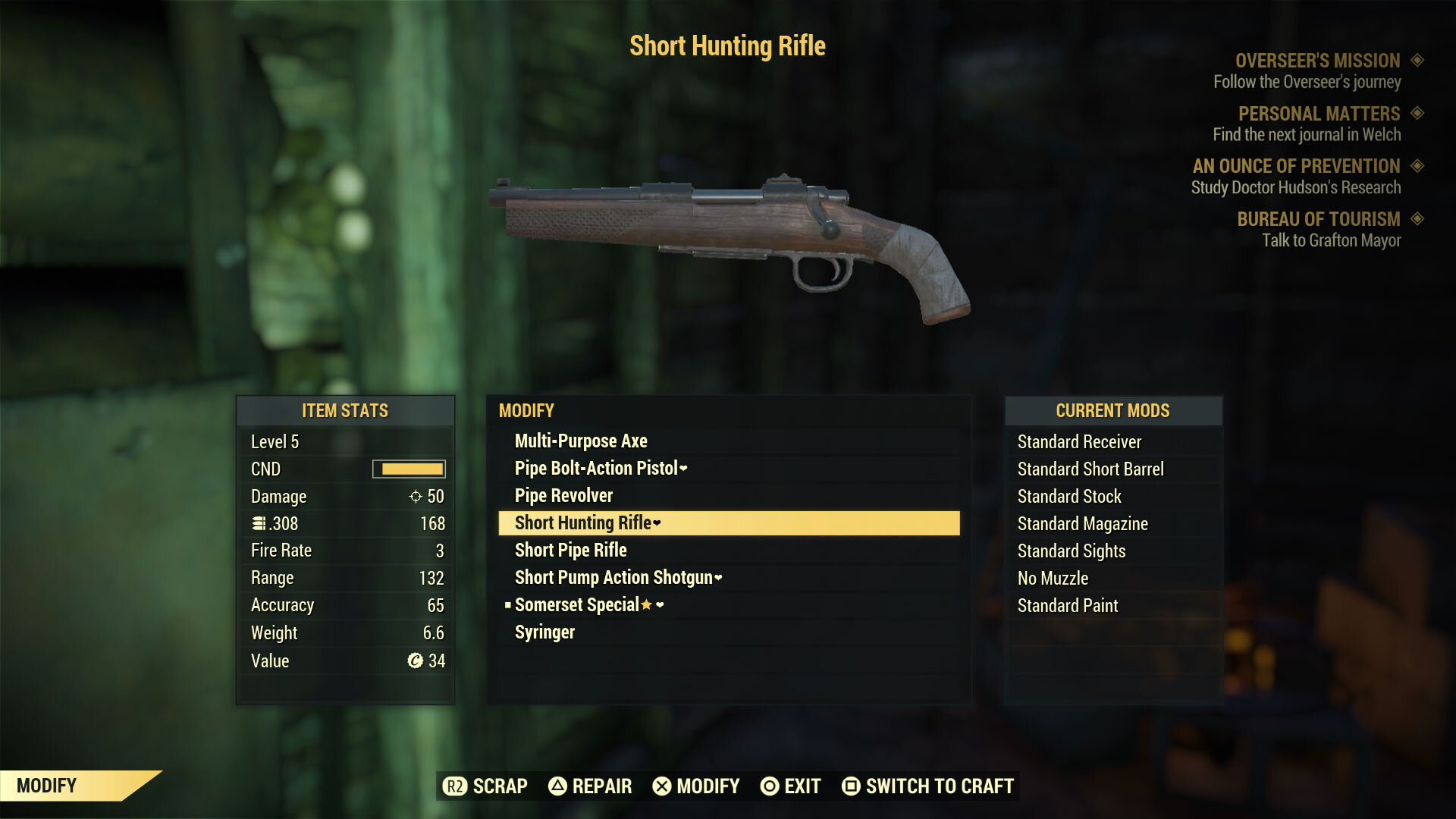Viewport: 1456px width, 819px height.
Task: Open the Standard Magazine mod slot
Action: (x=1082, y=524)
